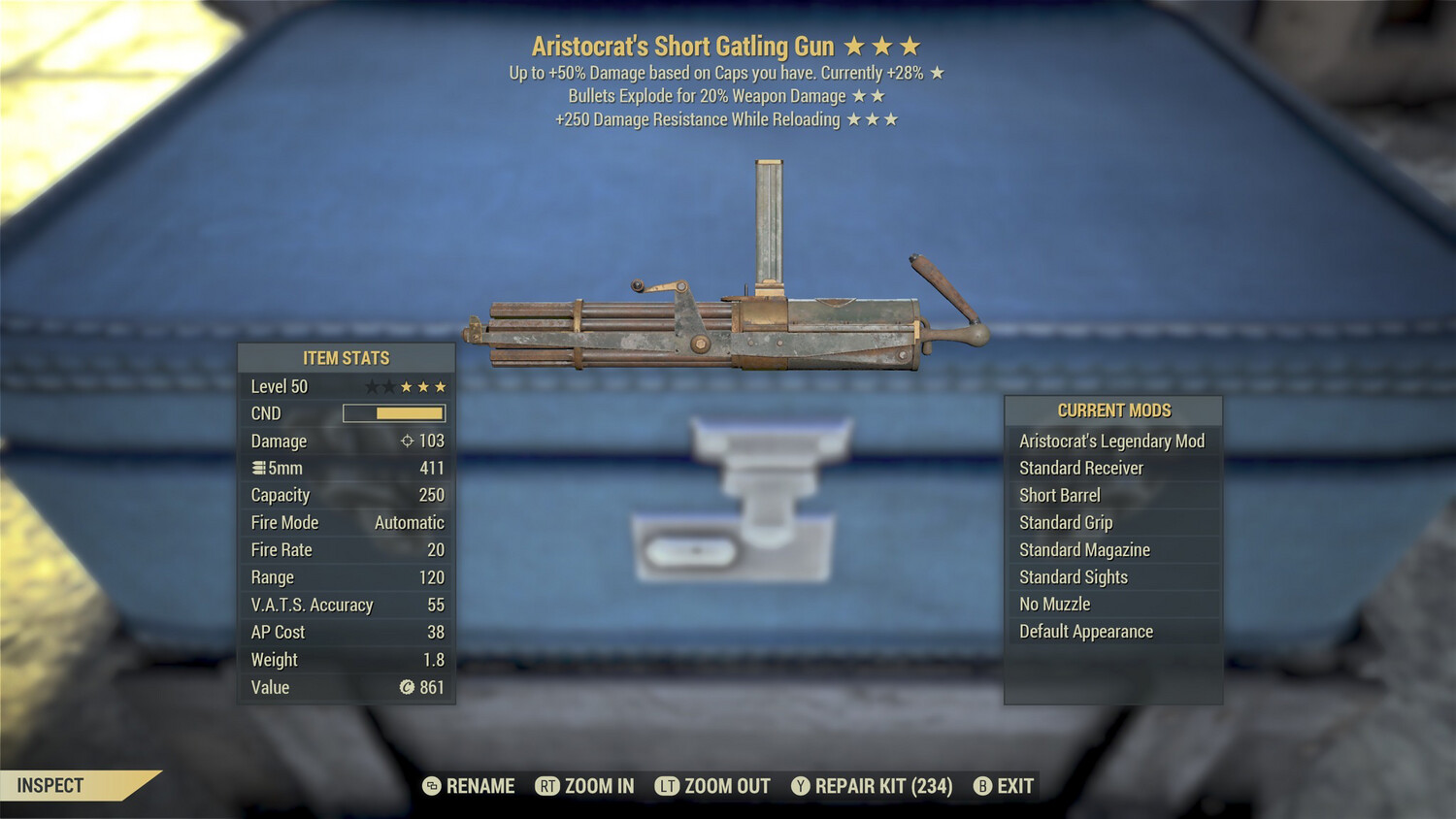The image size is (1456, 819).
Task: Click RENAME to rename the weapon
Action: 479,786
